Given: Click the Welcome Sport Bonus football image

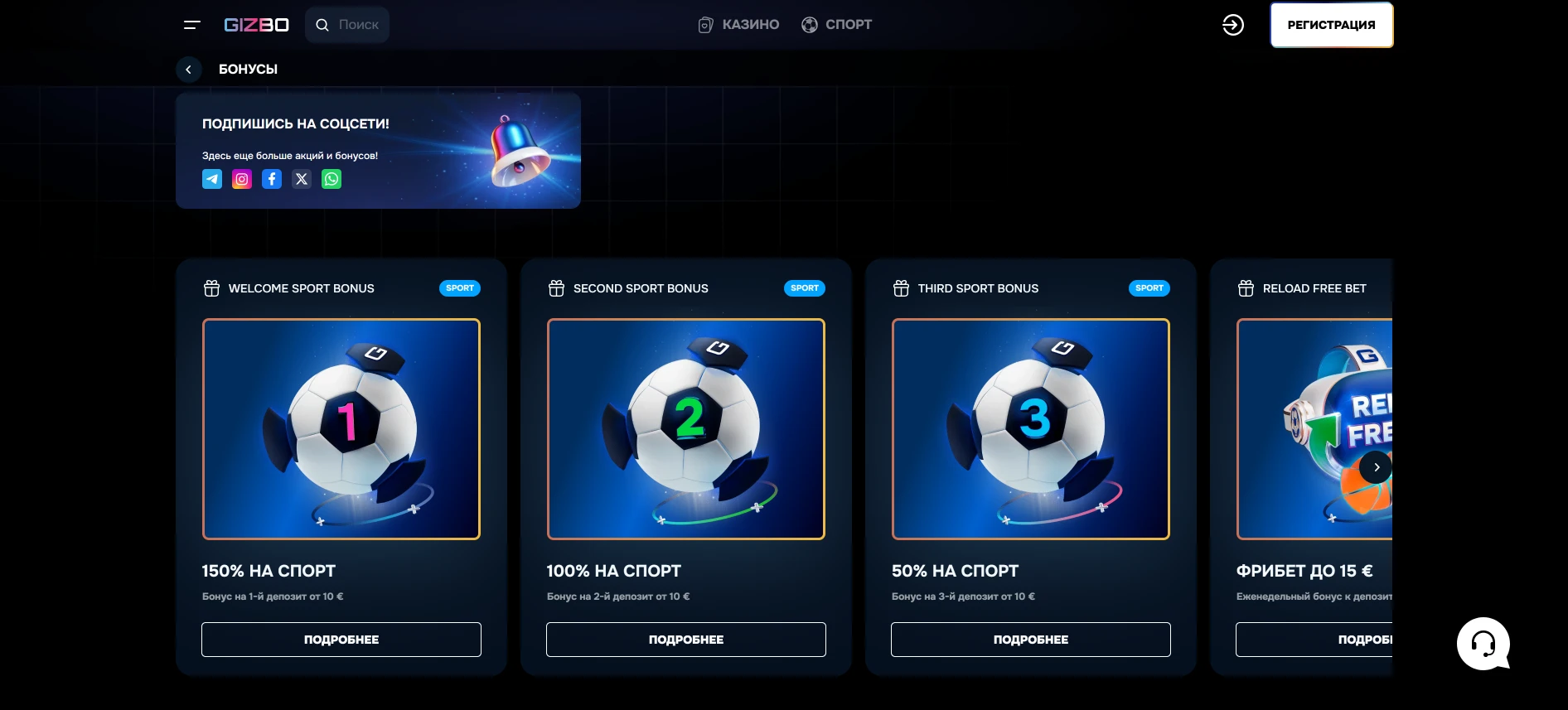Looking at the screenshot, I should 341,429.
